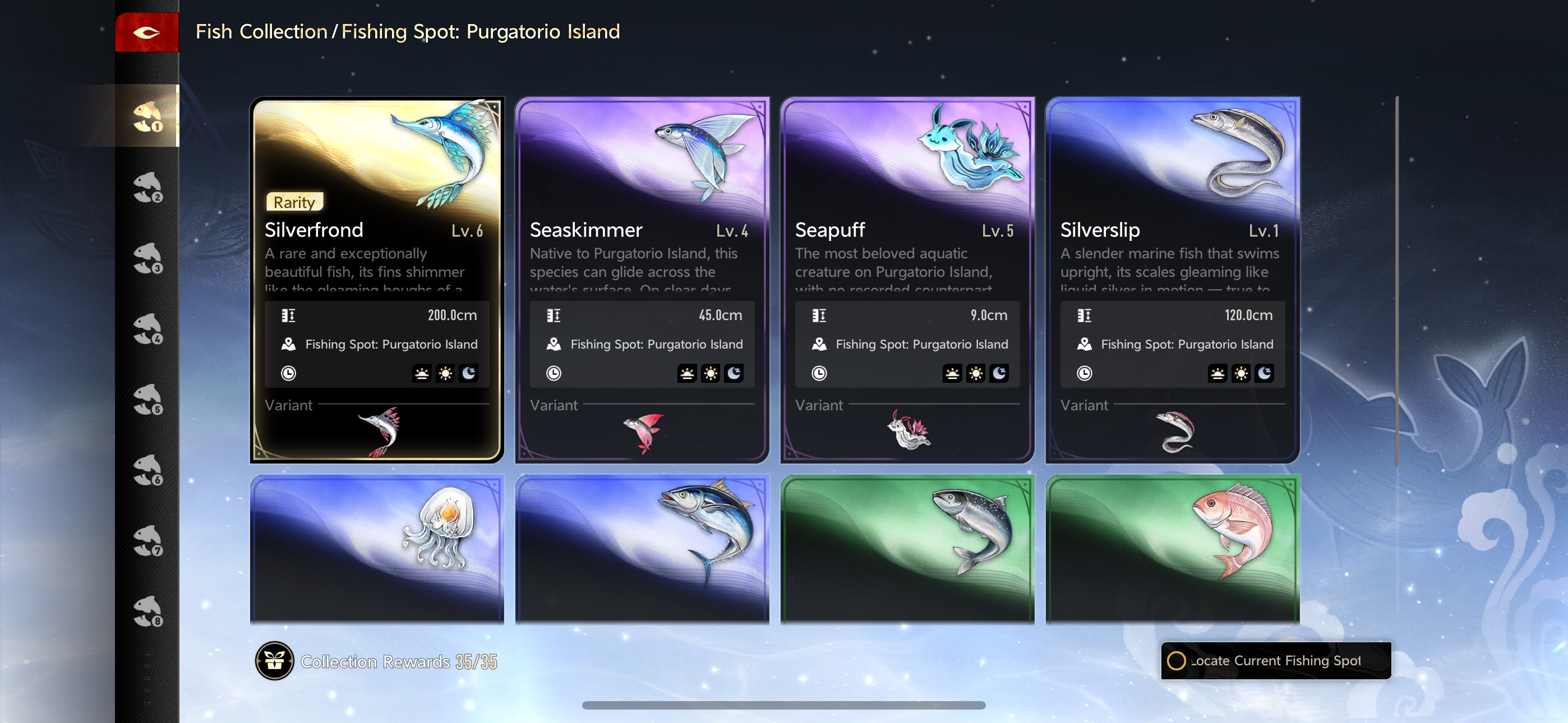Locate Current Fishing Spot
This screenshot has width=1568, height=723.
point(1276,661)
